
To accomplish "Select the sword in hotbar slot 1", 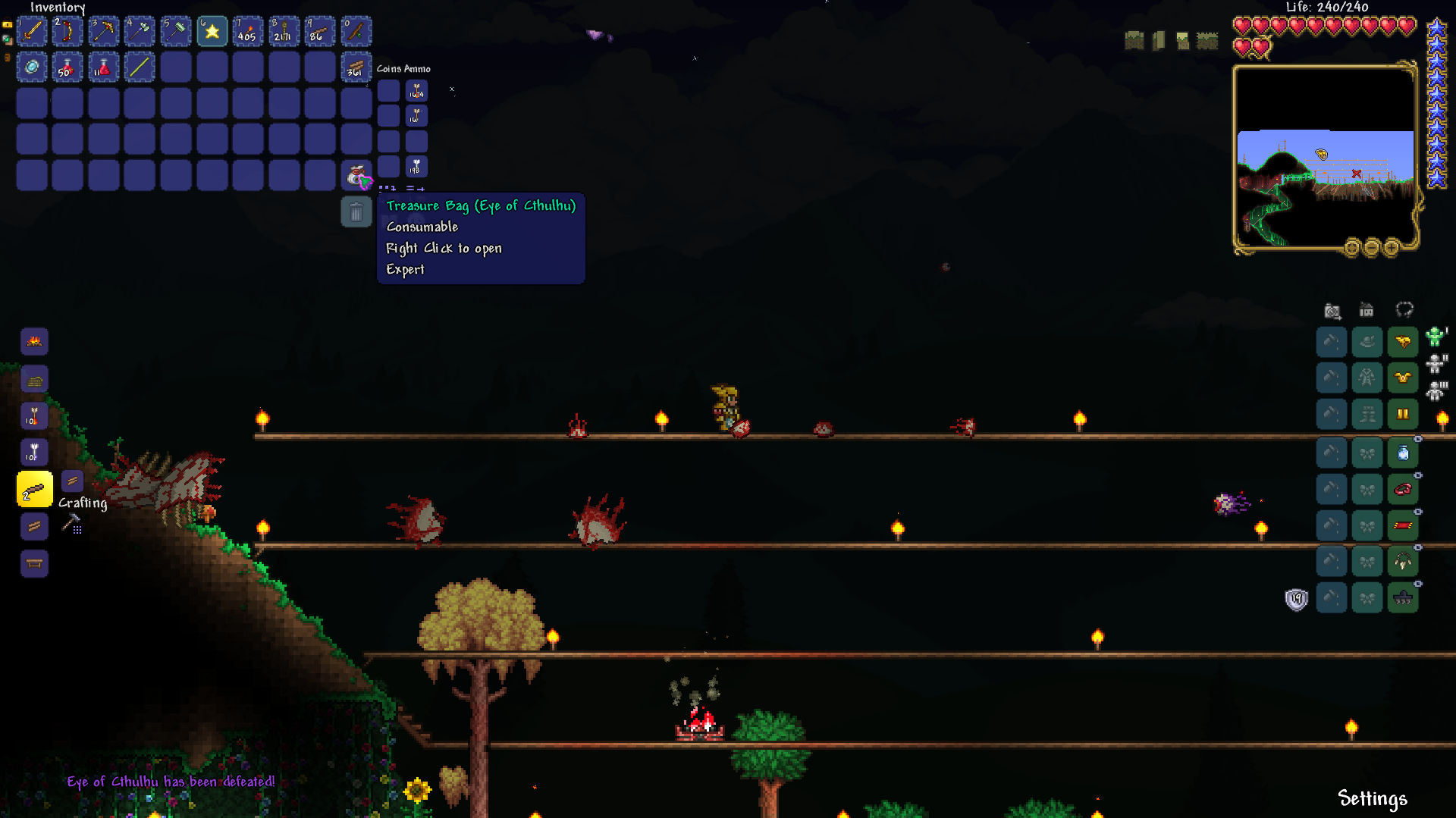I will pyautogui.click(x=32, y=32).
